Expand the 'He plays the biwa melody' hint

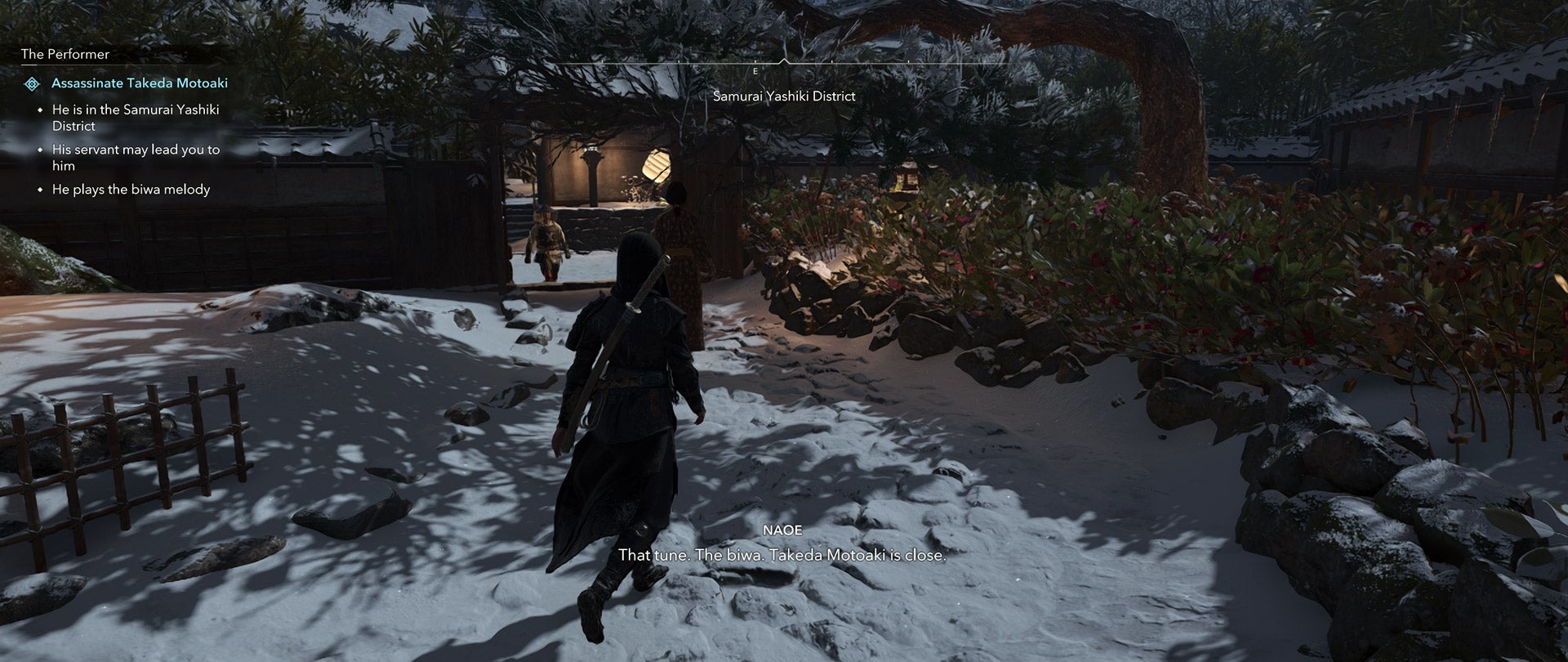click(x=131, y=189)
